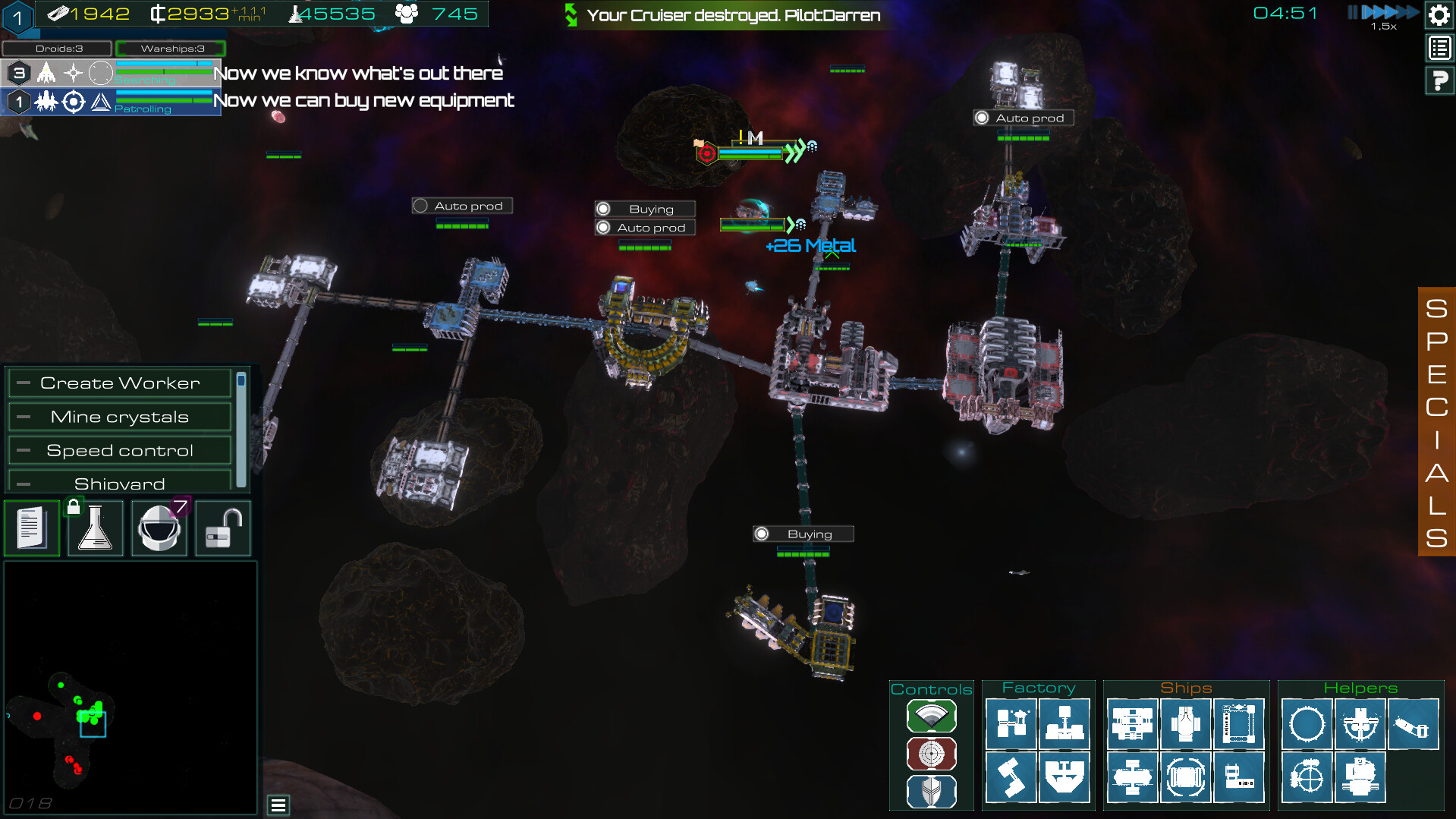The image size is (1456, 819).
Task: Open the pilots helmet panel showing 7
Action: pos(159,528)
